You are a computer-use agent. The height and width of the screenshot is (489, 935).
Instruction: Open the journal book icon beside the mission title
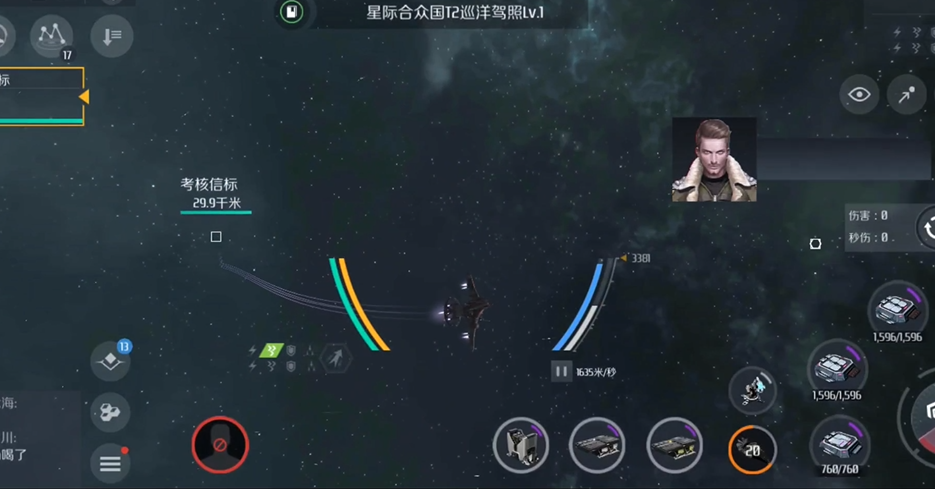(291, 12)
